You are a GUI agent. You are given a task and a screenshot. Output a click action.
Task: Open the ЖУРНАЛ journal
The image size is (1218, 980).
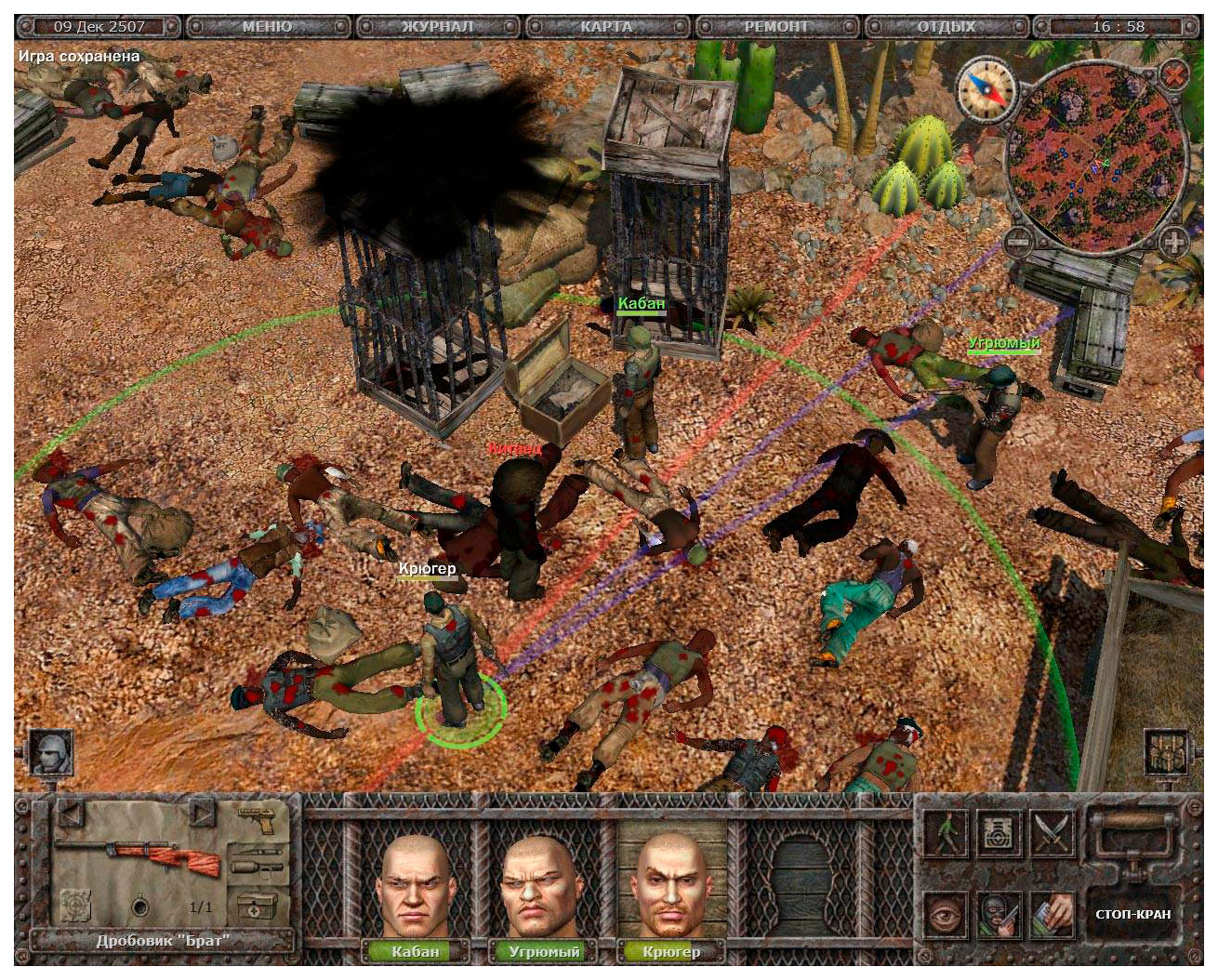tap(437, 26)
